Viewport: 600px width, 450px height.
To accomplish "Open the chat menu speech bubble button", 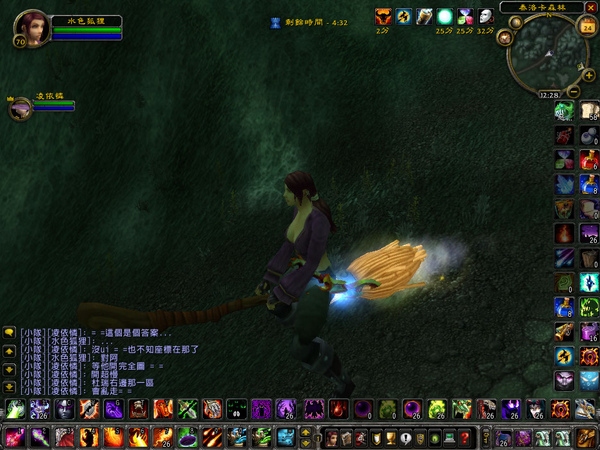I will coord(8,332).
